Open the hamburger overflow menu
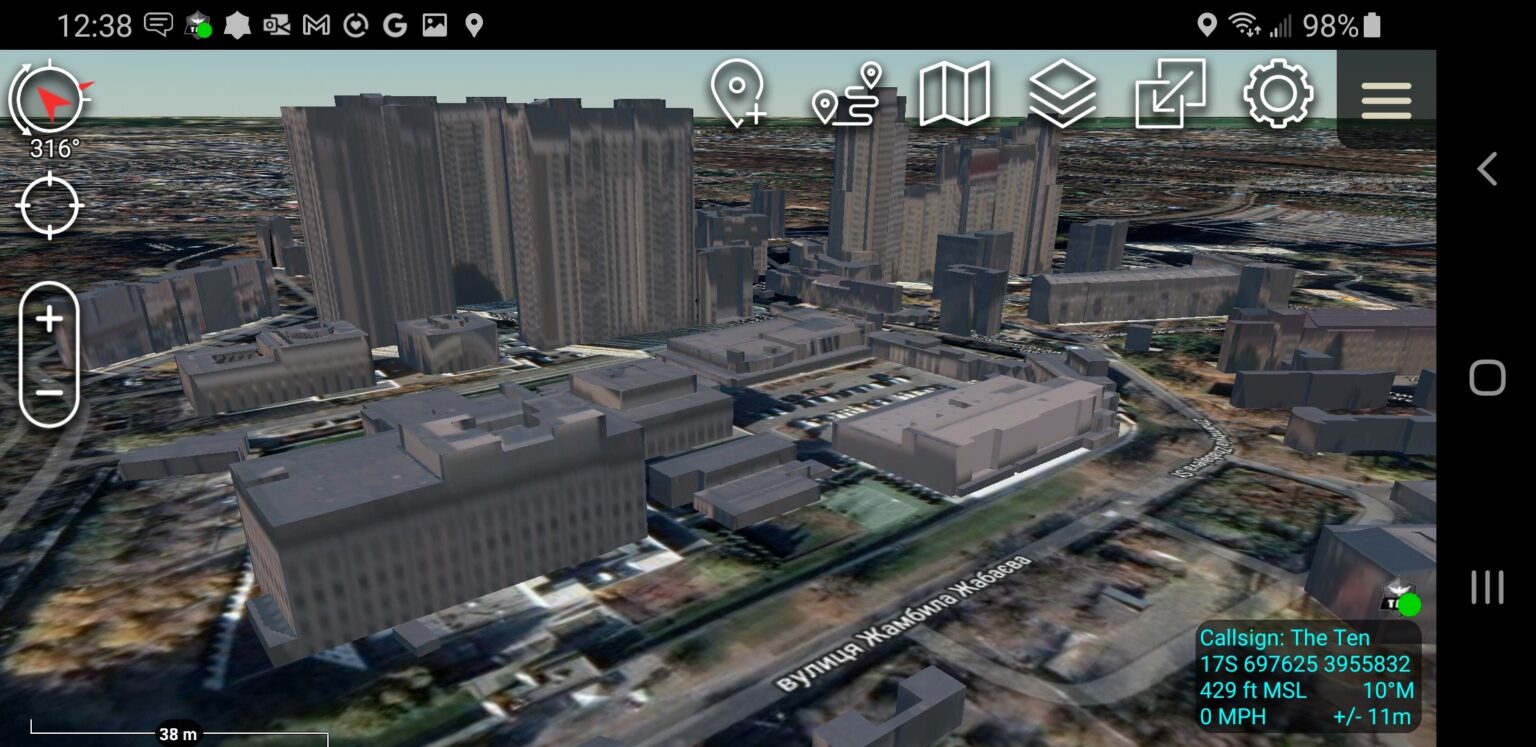1536x747 pixels. 1386,99
